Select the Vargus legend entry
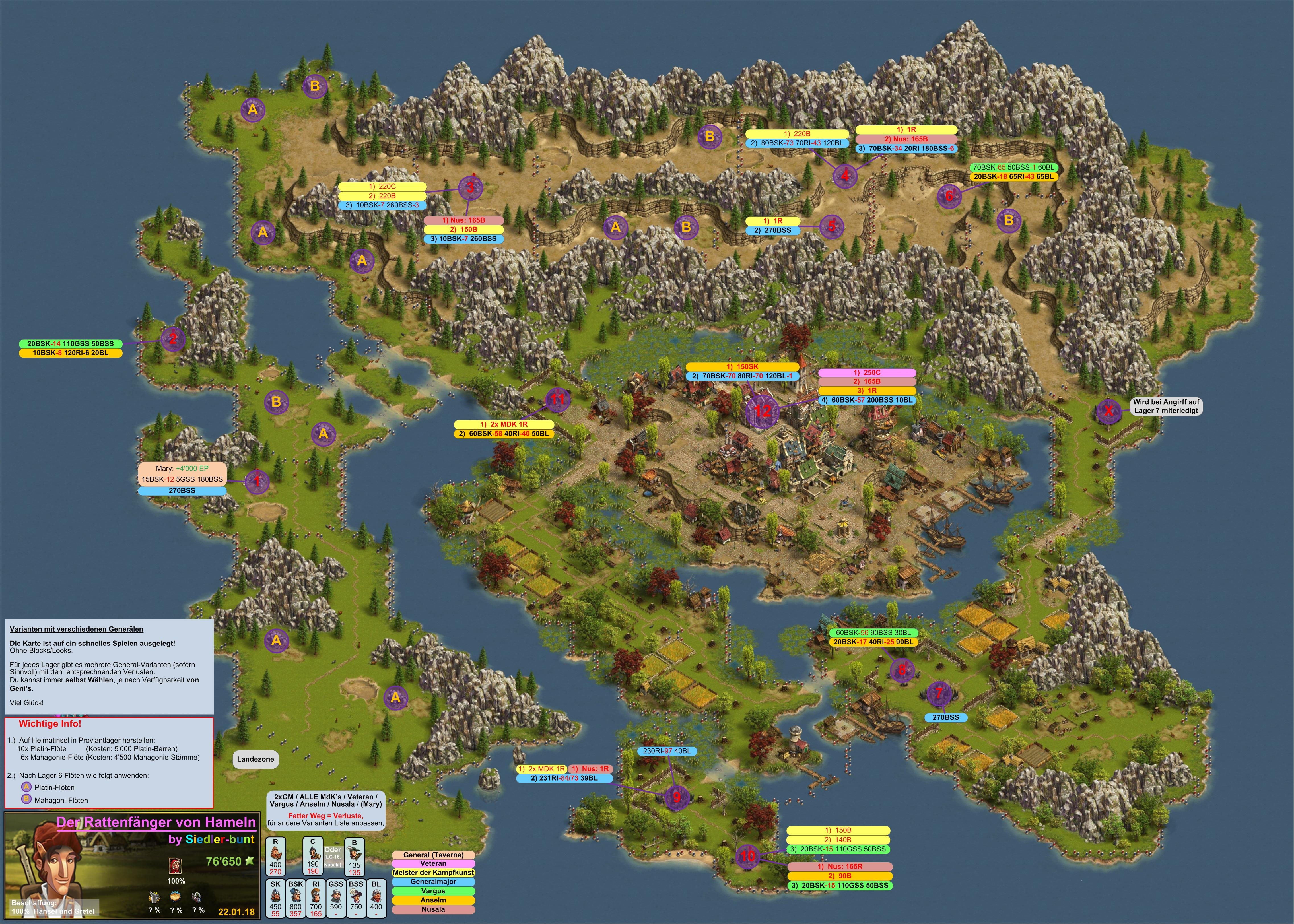This screenshot has height=924, width=1294. coord(433,890)
